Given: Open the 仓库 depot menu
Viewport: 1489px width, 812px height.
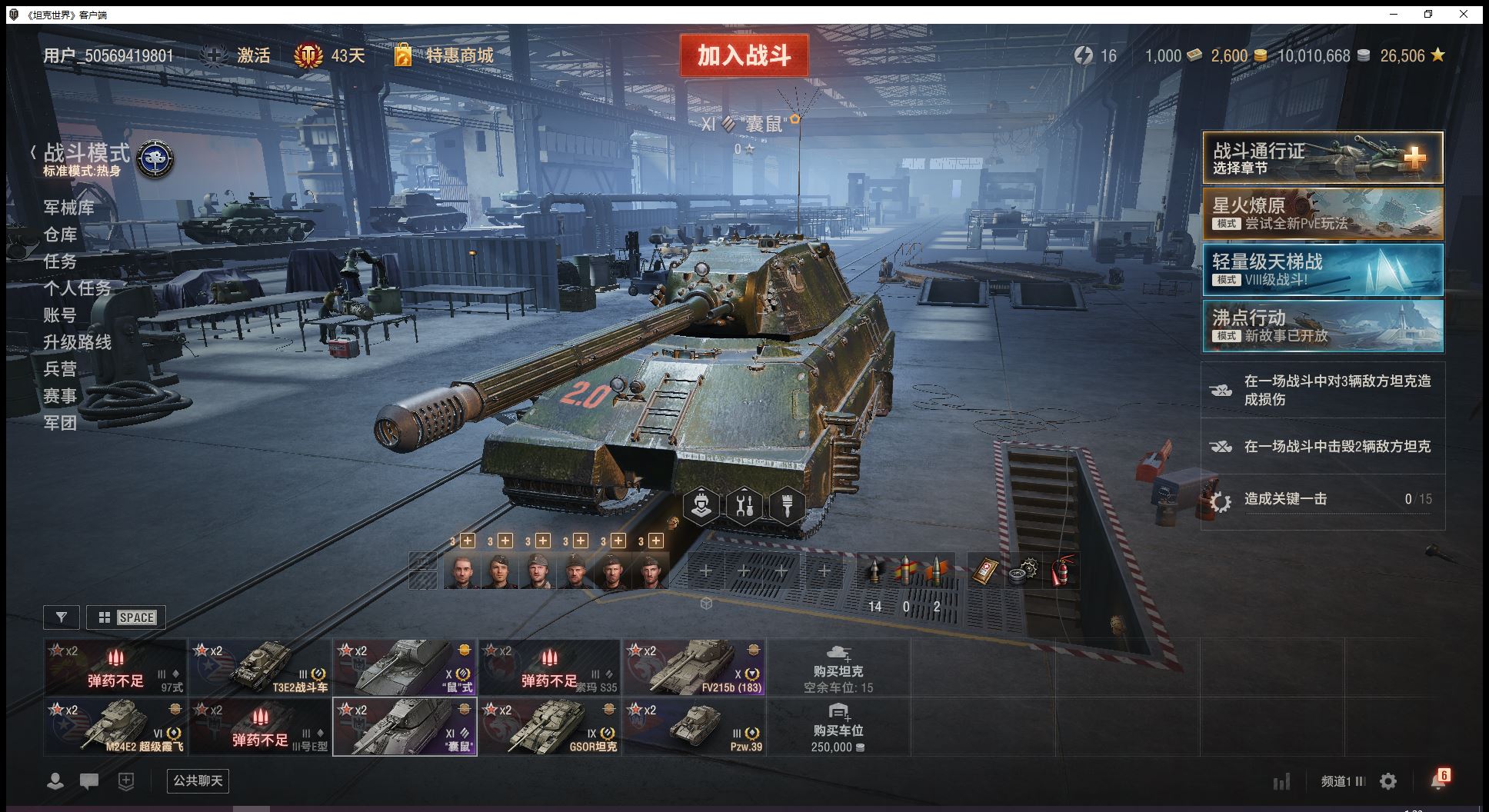Looking at the screenshot, I should point(60,235).
